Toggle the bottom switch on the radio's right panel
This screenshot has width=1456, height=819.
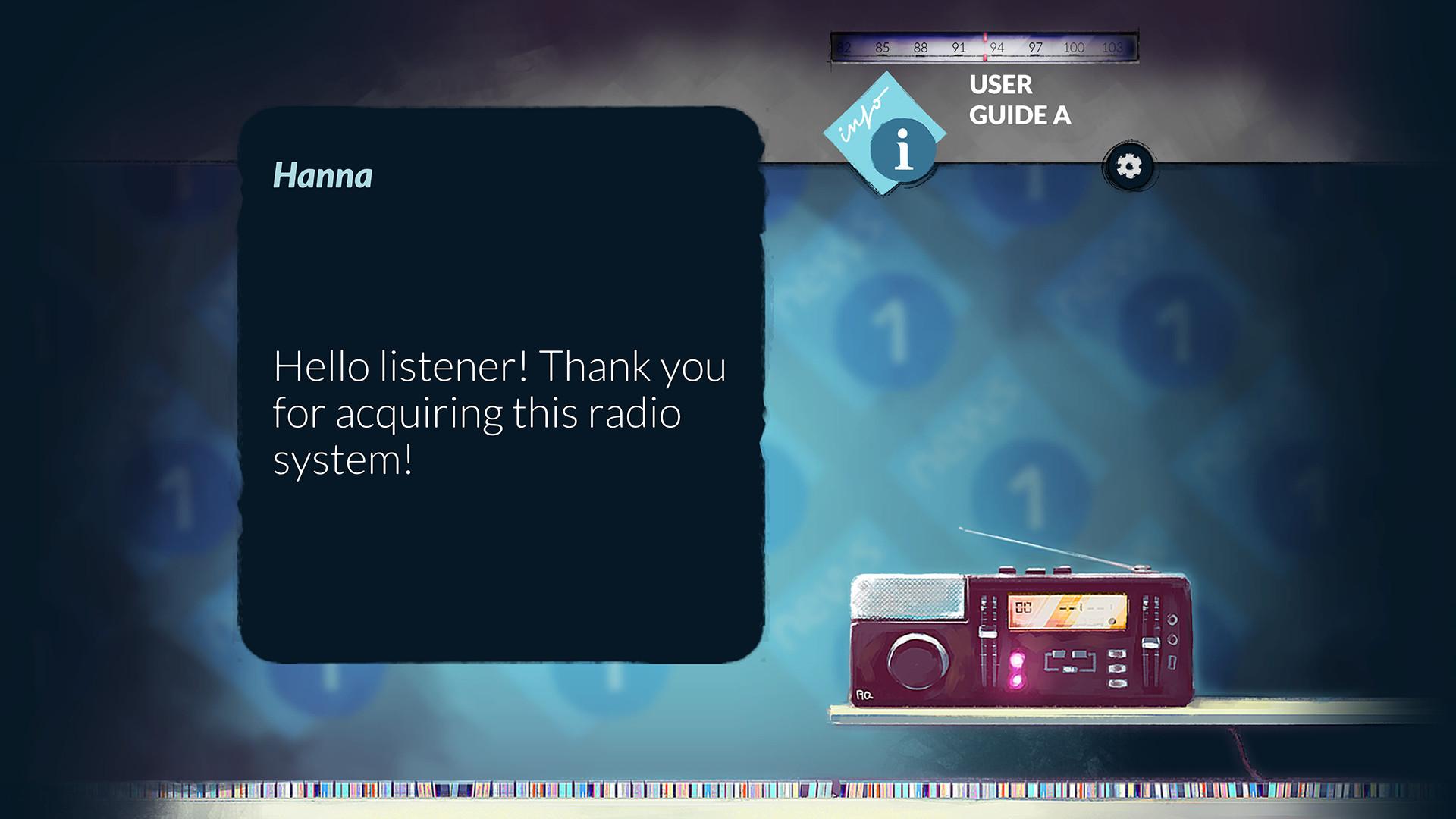click(x=1116, y=684)
